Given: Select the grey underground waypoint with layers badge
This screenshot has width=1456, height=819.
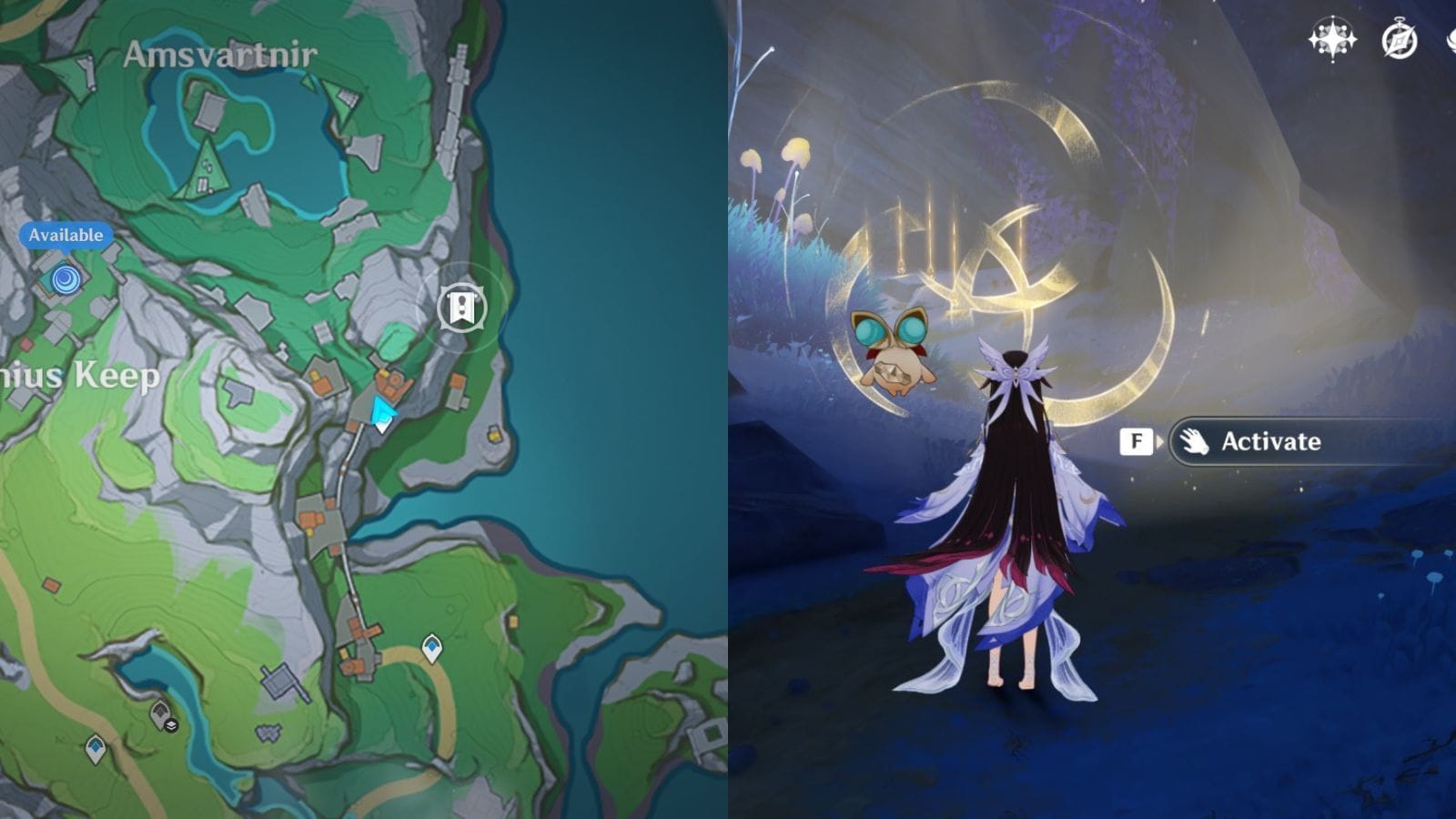Looking at the screenshot, I should tap(163, 716).
